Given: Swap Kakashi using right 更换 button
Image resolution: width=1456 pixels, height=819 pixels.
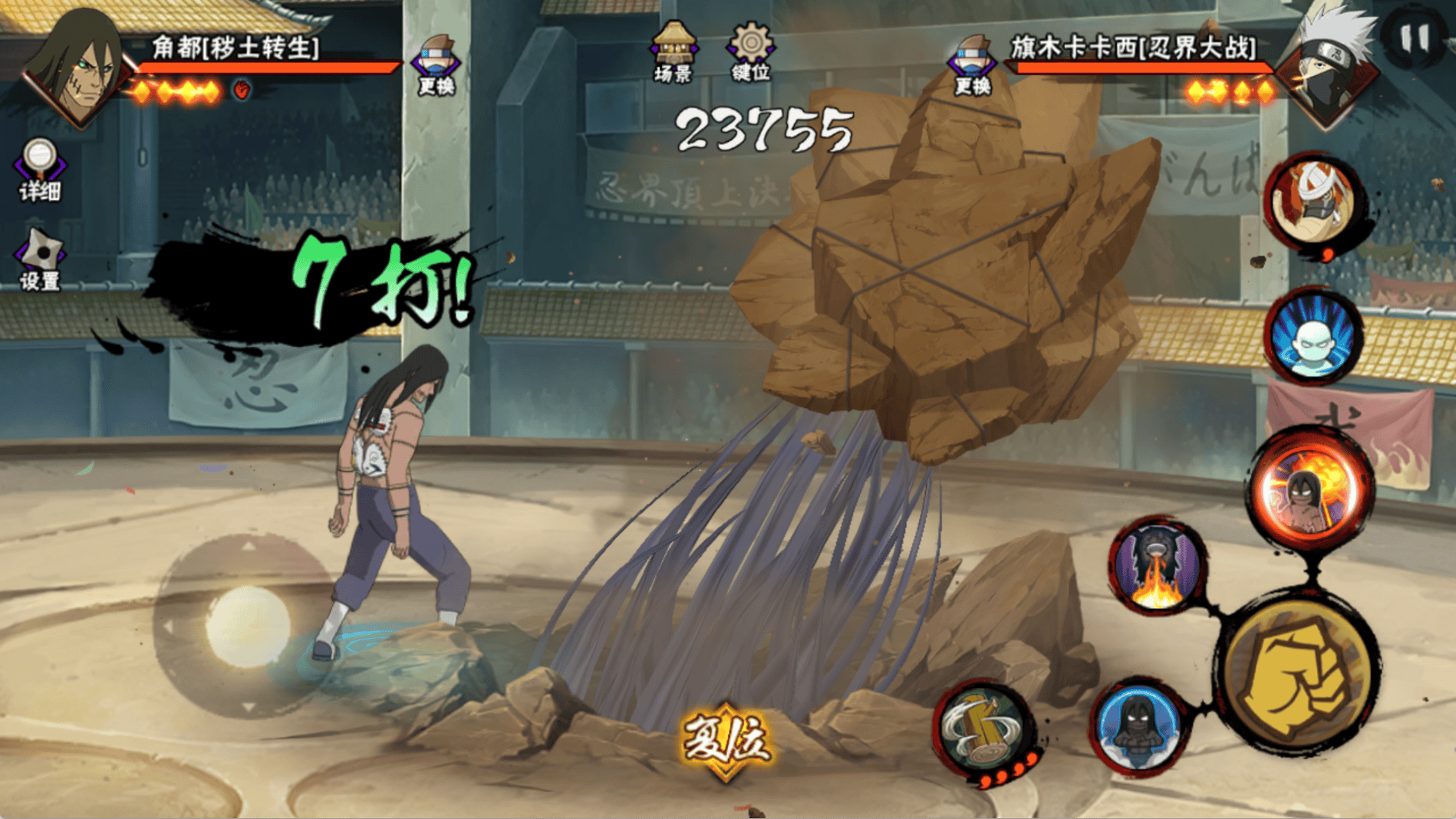Looking at the screenshot, I should 972,64.
